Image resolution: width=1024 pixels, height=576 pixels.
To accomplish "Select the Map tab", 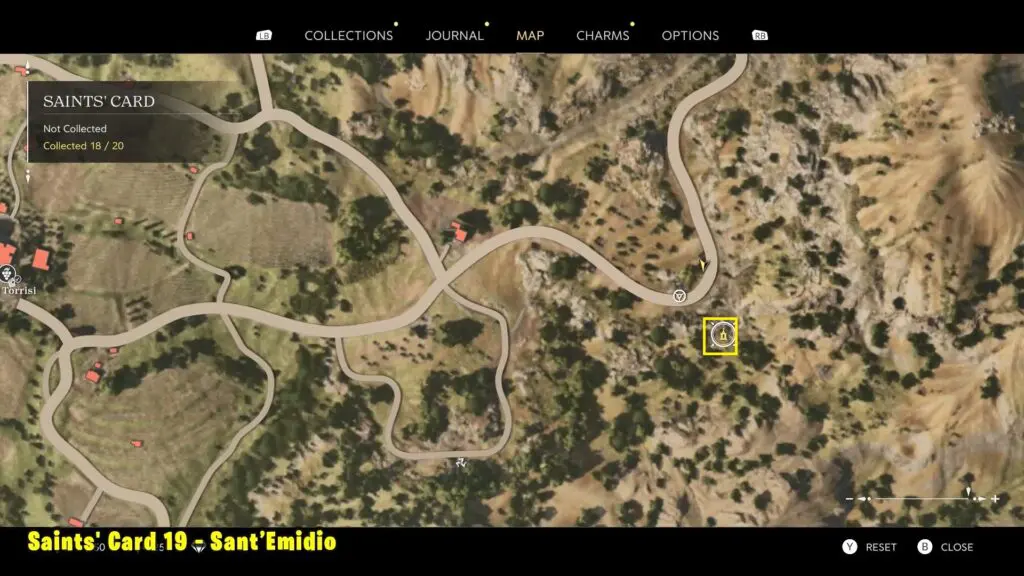I will [x=530, y=35].
